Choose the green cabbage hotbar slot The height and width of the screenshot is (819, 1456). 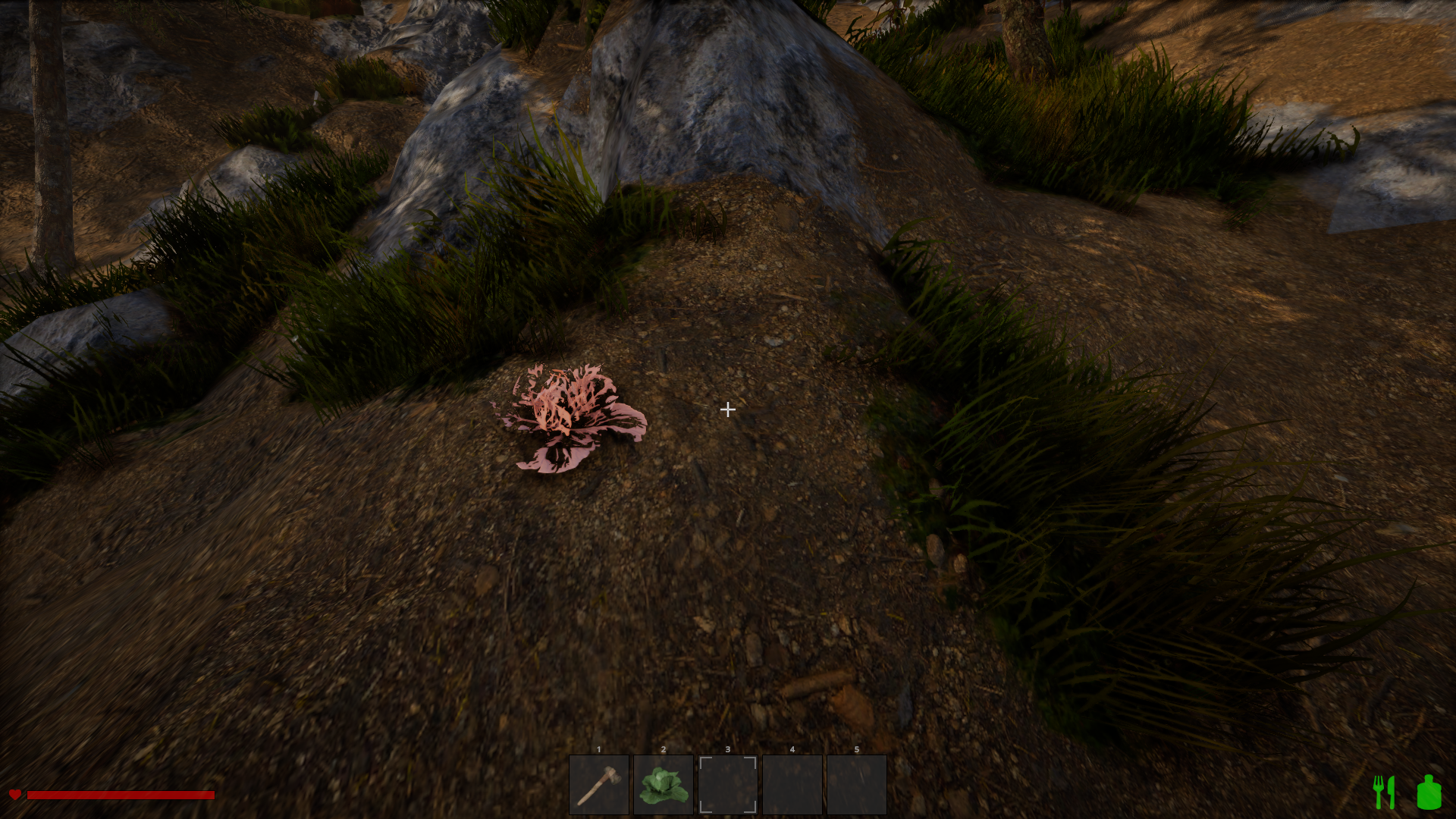click(x=664, y=785)
